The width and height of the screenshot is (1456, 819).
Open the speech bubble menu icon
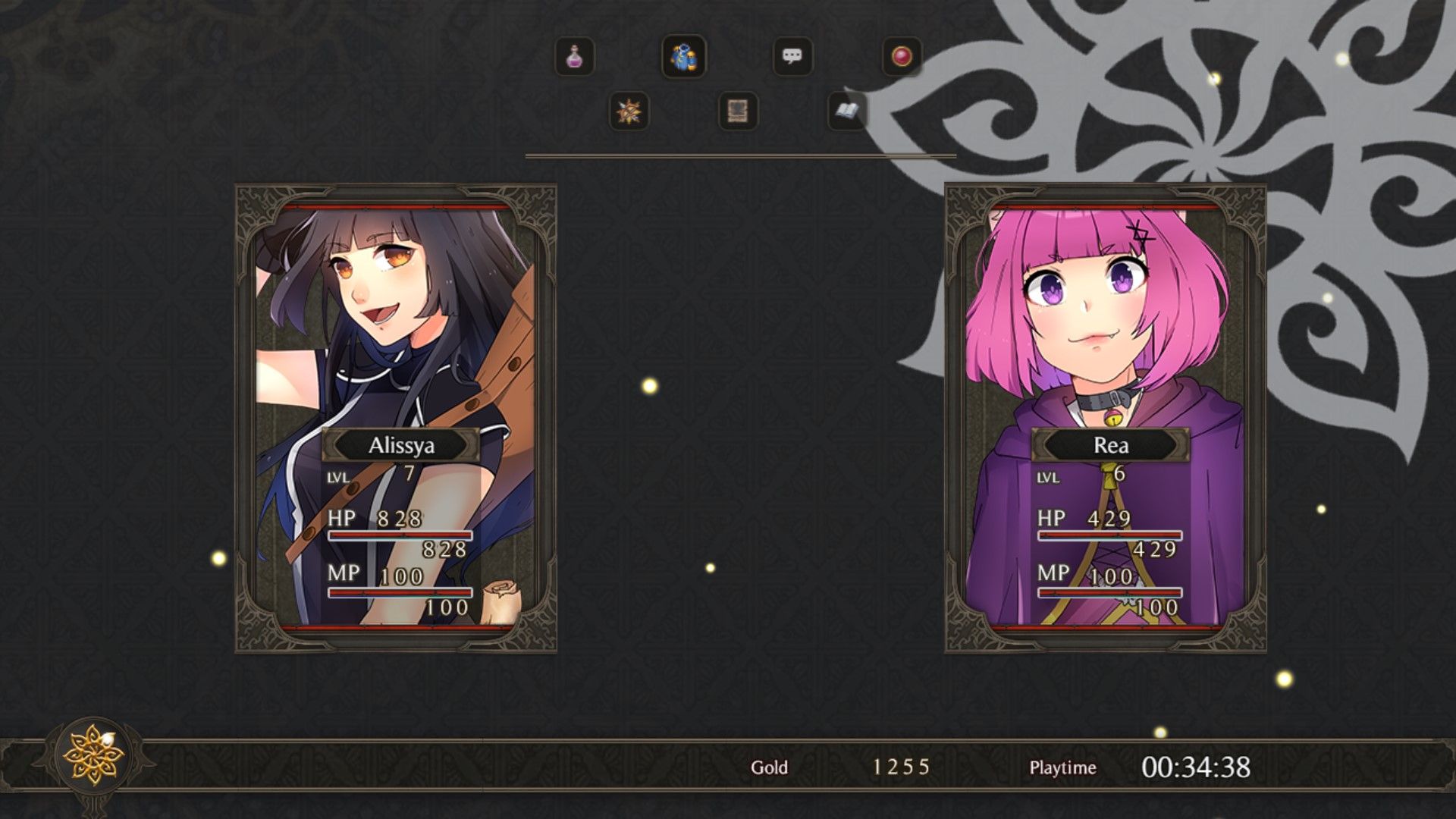tap(792, 57)
